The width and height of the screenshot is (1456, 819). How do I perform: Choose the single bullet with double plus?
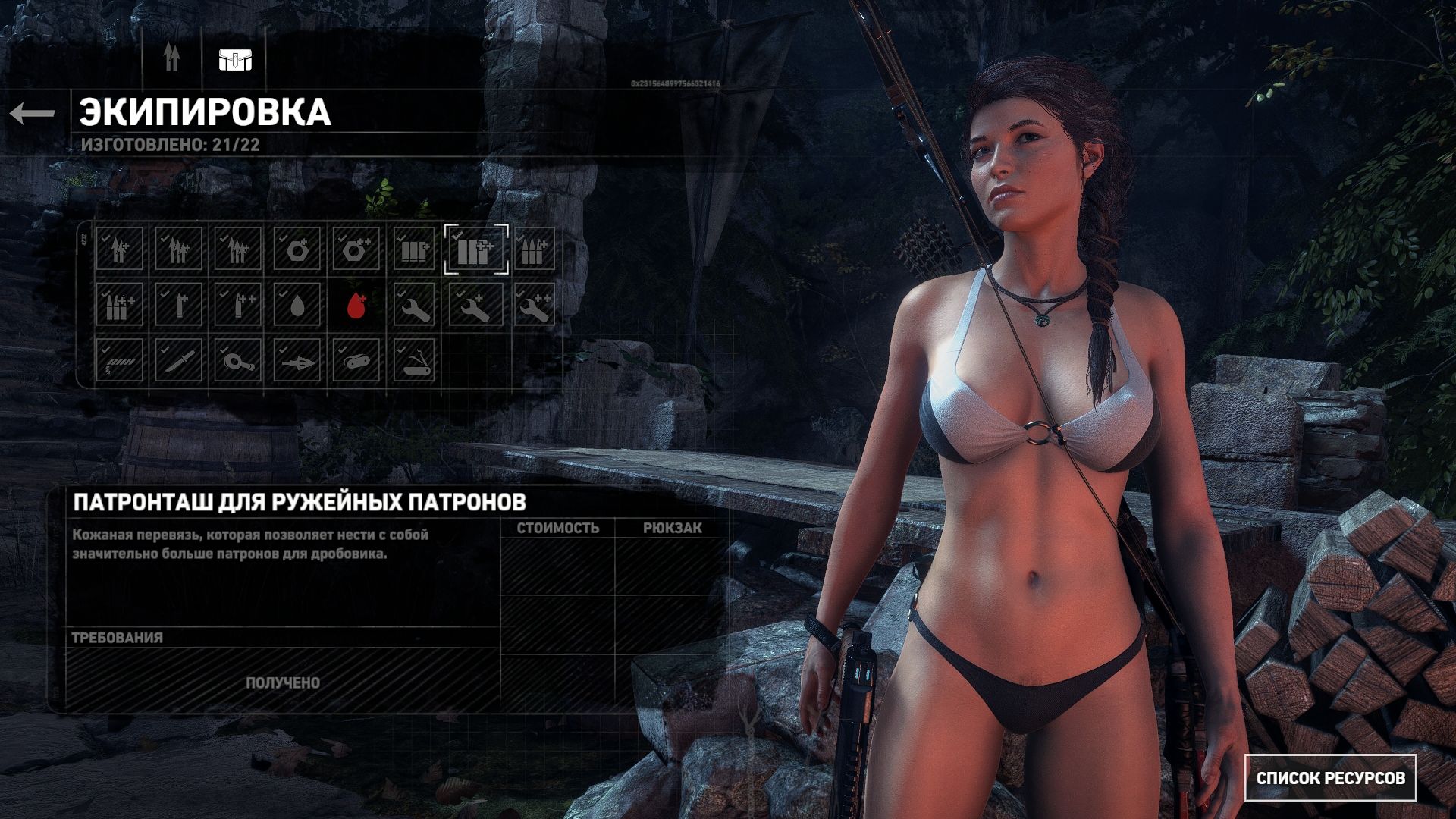237,305
